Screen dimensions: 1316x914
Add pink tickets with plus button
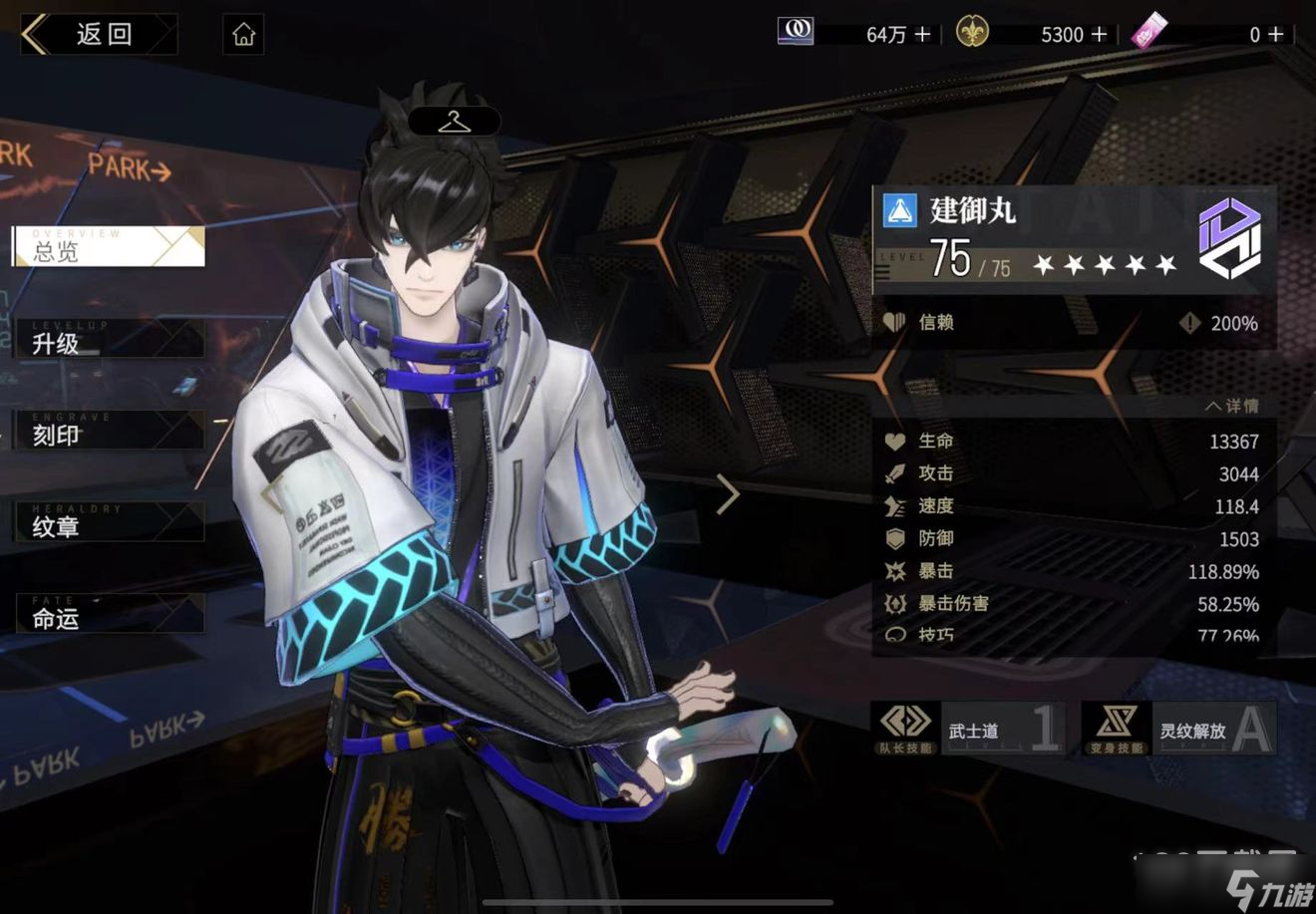pos(1275,35)
